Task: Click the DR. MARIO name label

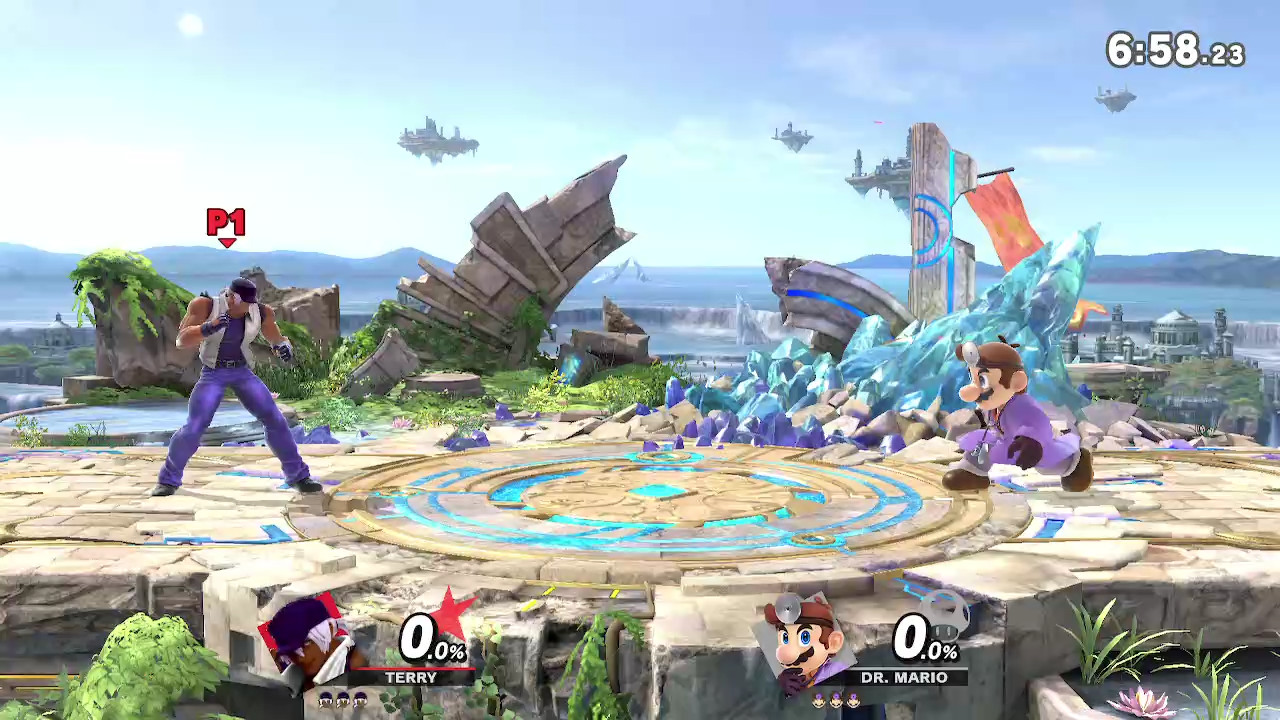Action: [903, 677]
